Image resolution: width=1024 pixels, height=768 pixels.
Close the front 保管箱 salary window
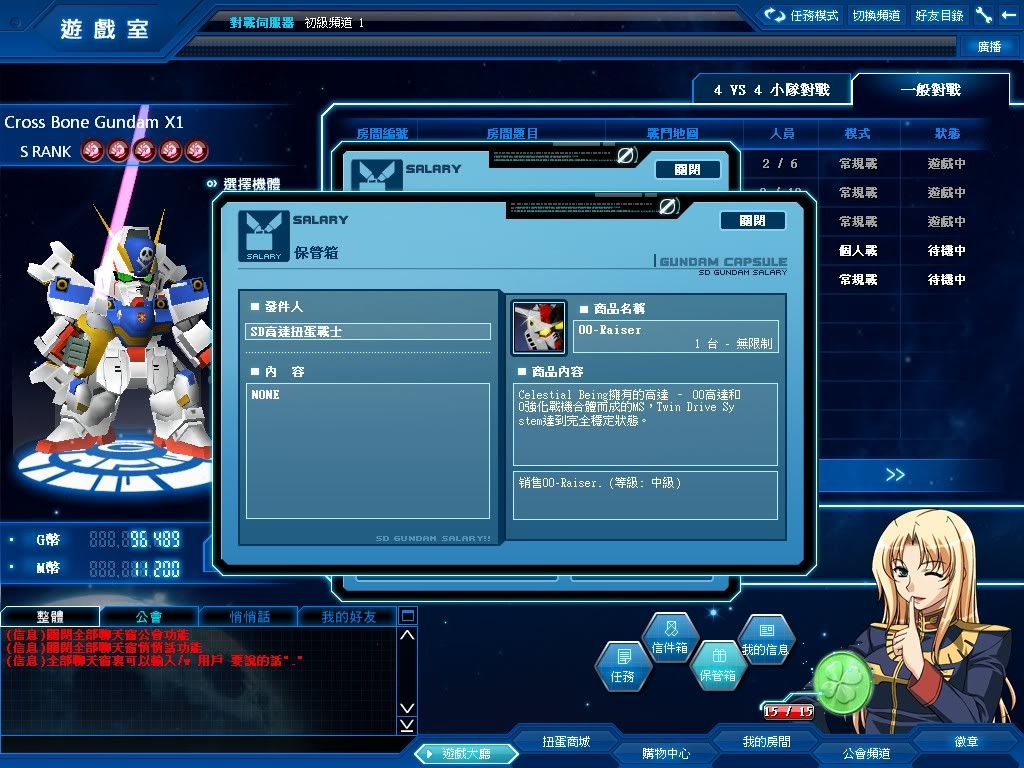tap(752, 221)
